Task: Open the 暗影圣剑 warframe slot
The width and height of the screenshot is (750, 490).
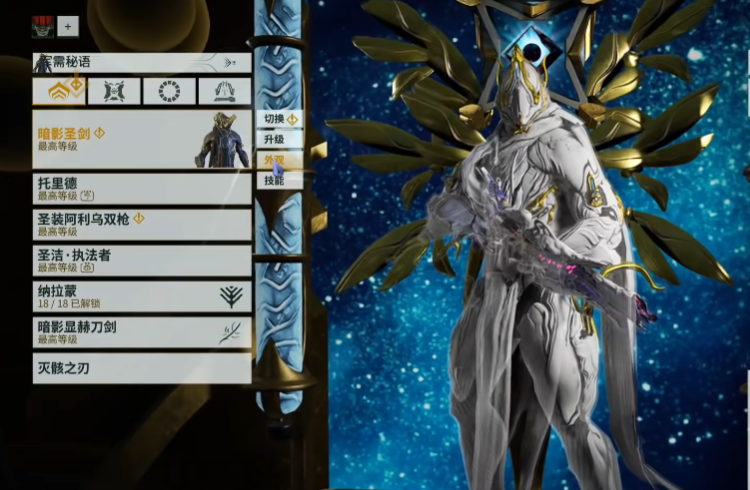Action: (141, 139)
